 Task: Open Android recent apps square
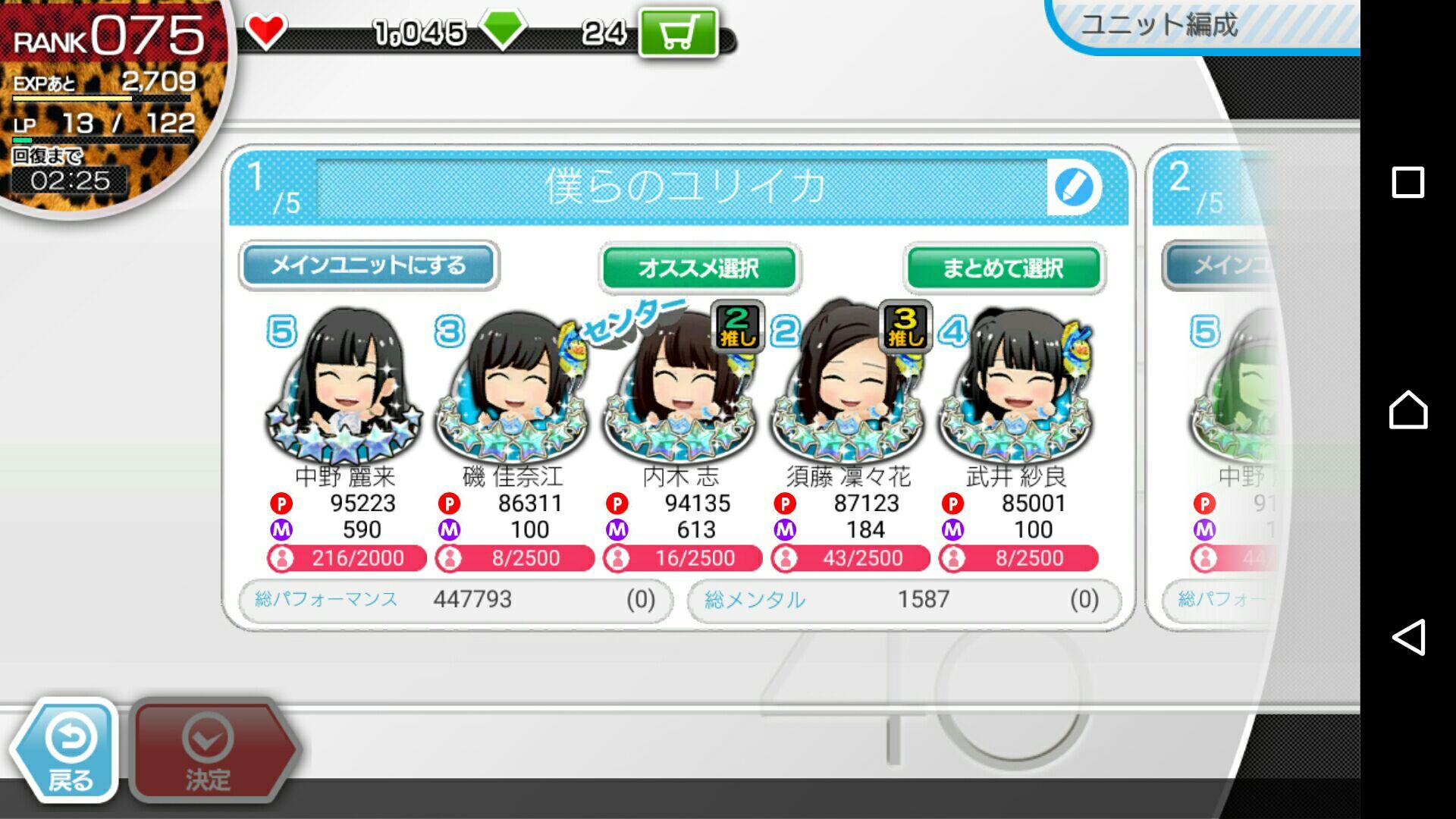click(x=1408, y=182)
